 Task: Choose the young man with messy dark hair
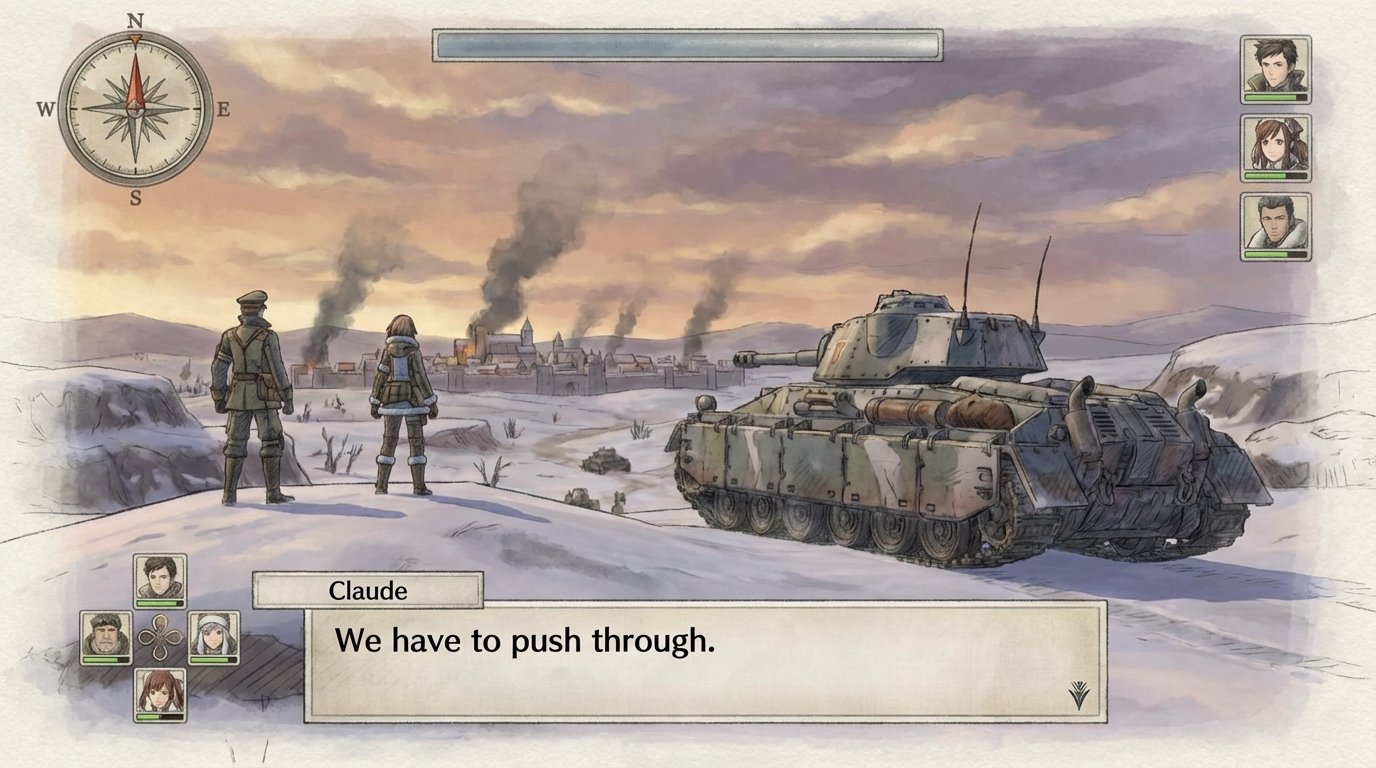coord(160,580)
